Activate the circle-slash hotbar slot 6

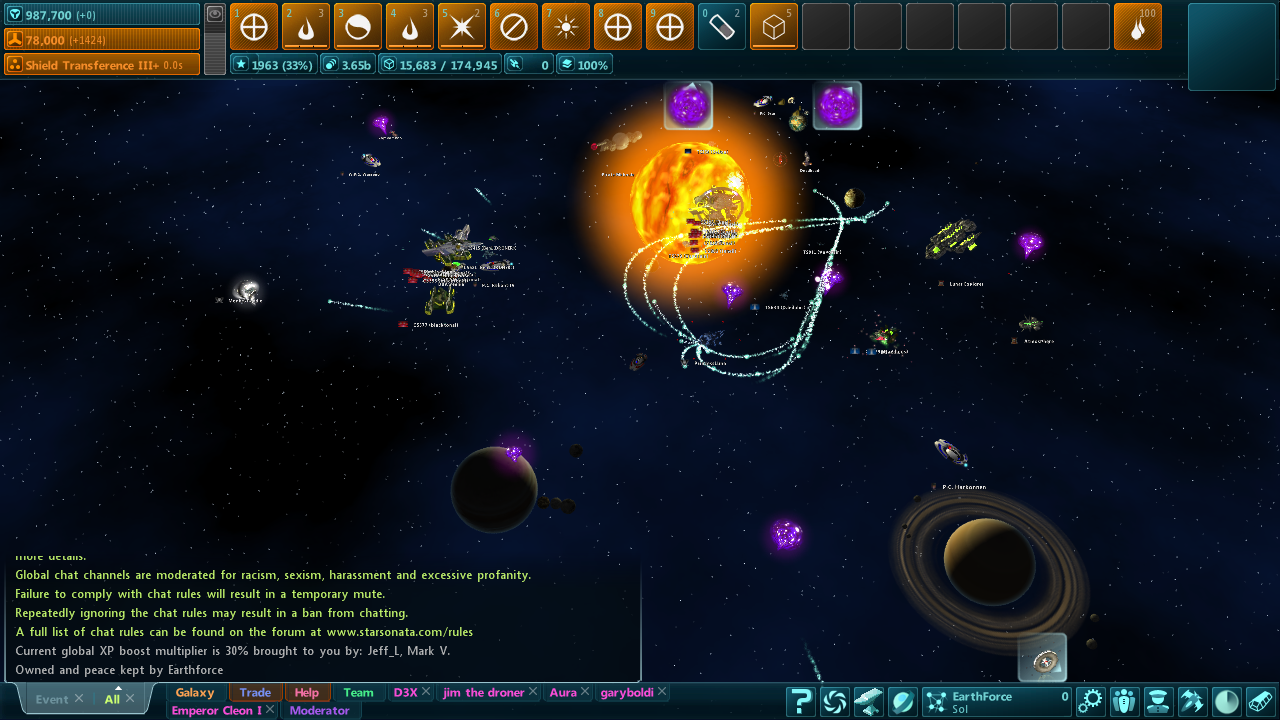[x=514, y=27]
